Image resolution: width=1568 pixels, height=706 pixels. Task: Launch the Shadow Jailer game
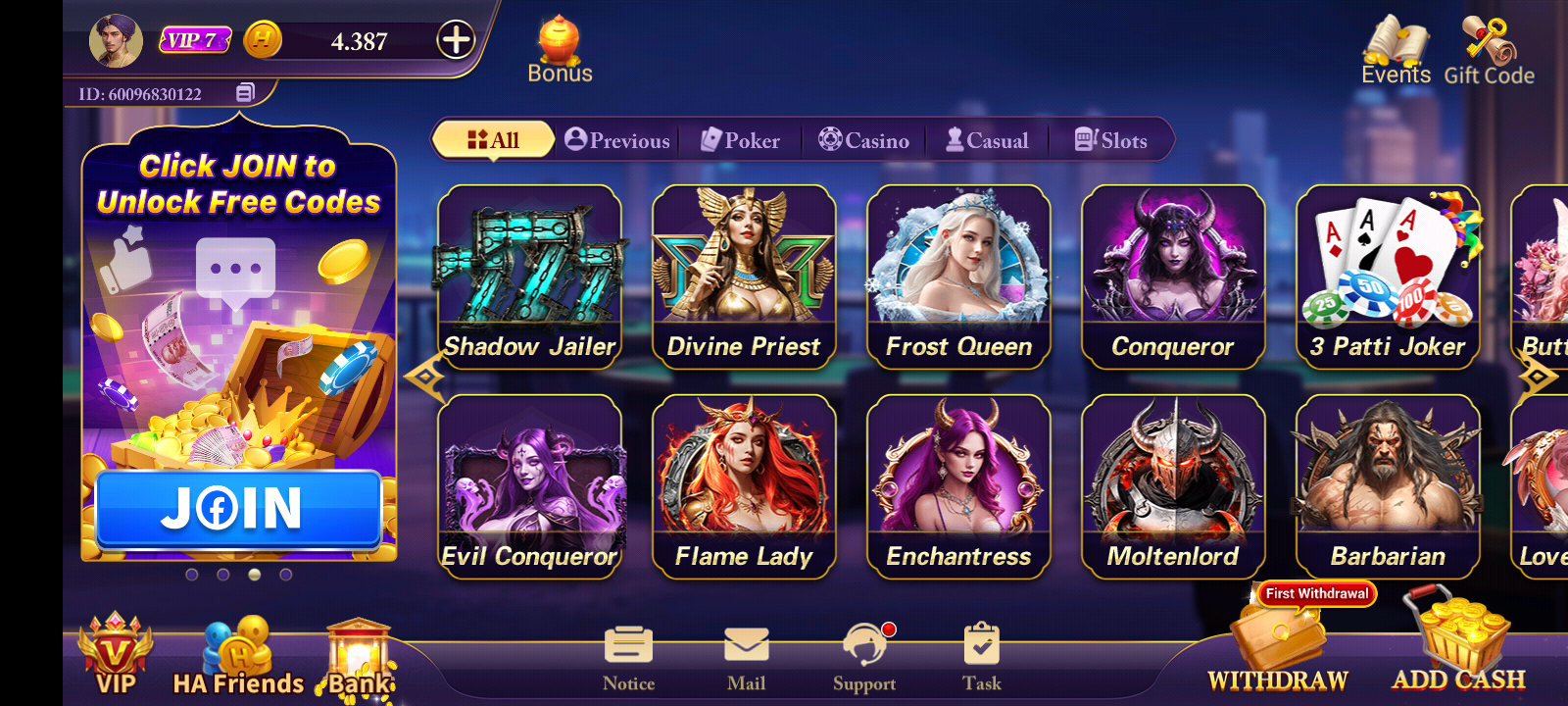coord(529,277)
